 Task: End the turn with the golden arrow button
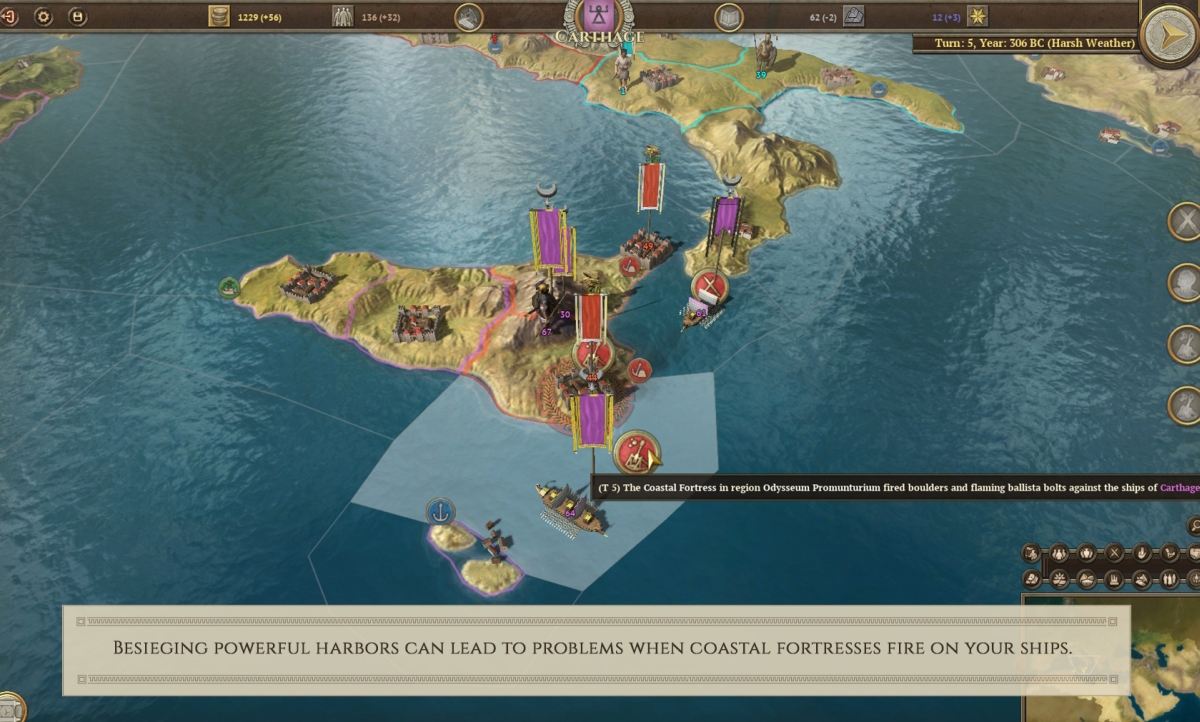1169,36
